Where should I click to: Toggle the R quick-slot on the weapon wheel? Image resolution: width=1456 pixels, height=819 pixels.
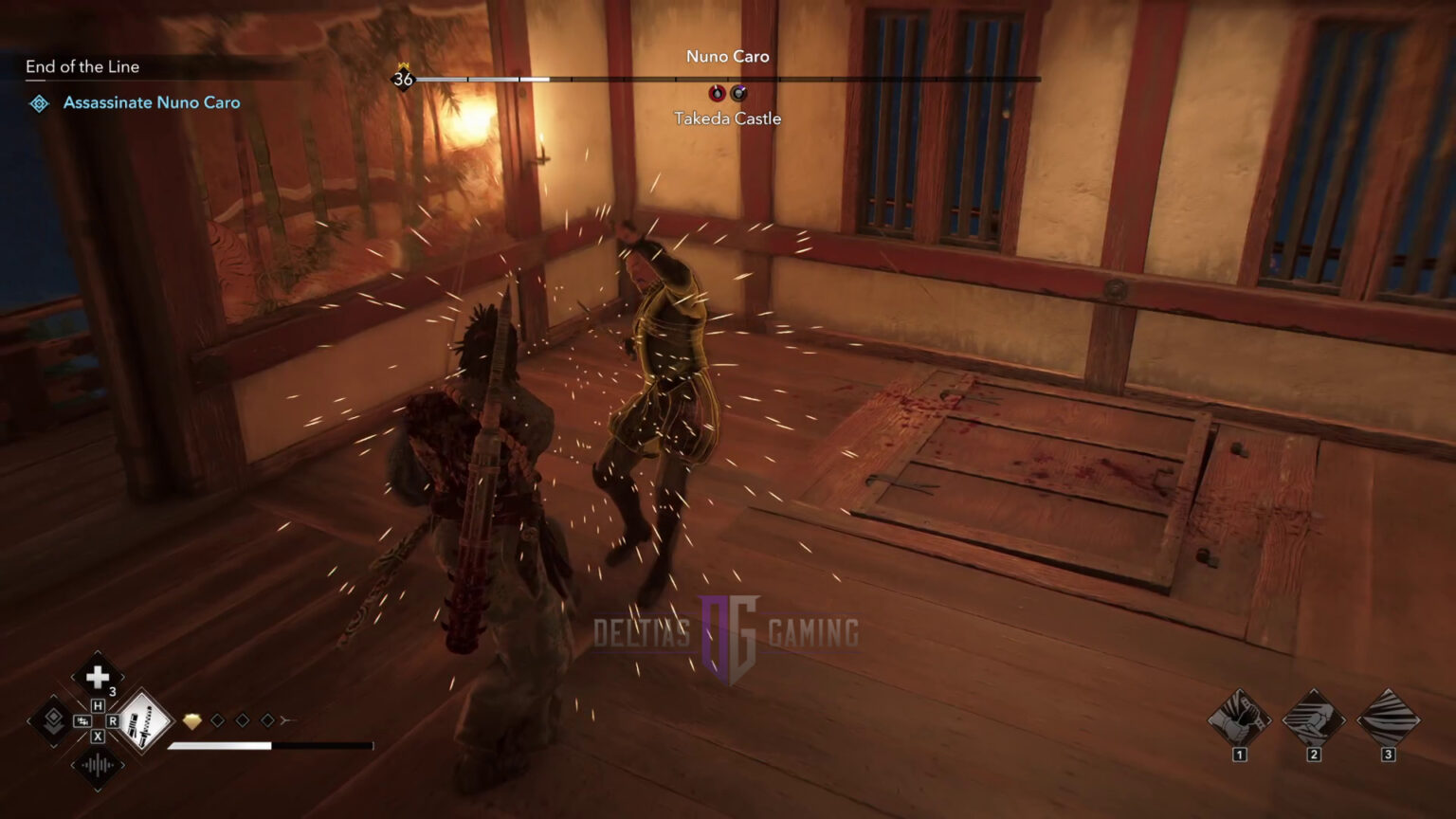tap(114, 721)
